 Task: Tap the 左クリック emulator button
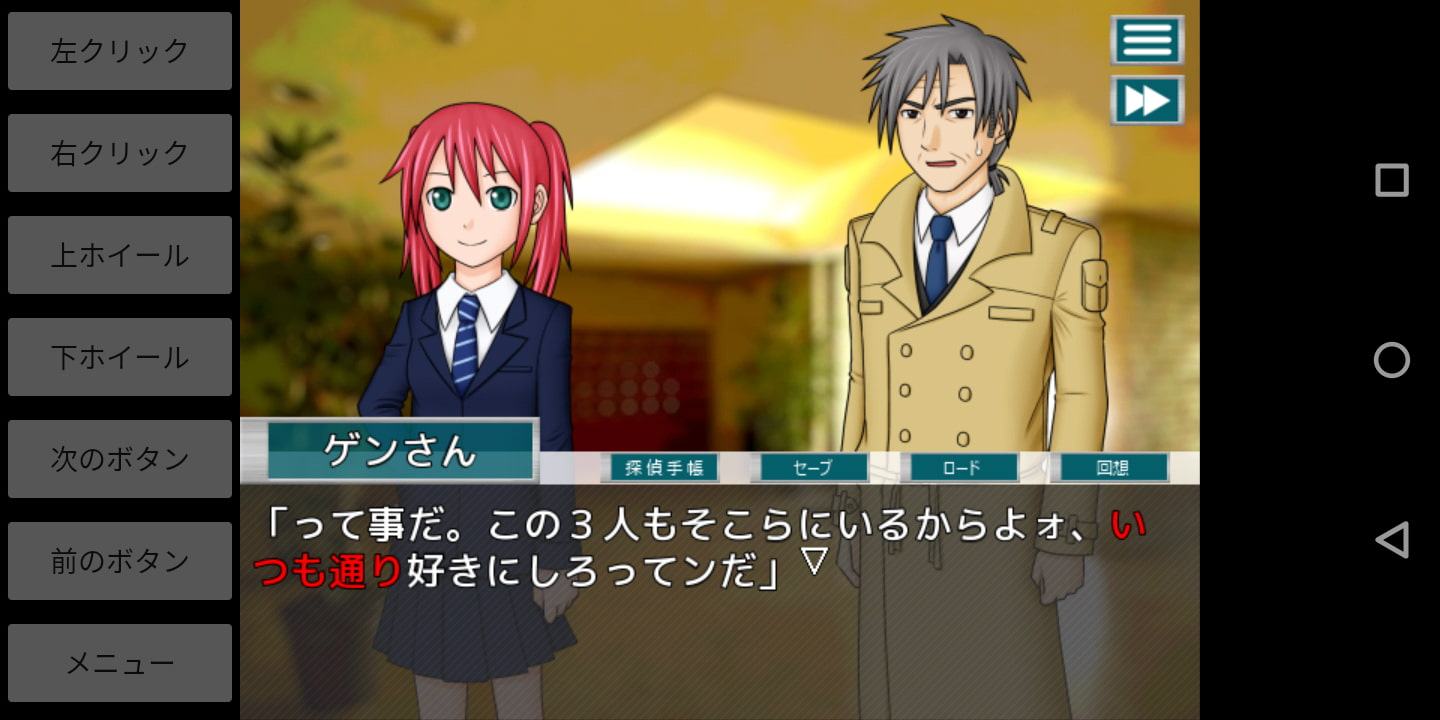120,51
